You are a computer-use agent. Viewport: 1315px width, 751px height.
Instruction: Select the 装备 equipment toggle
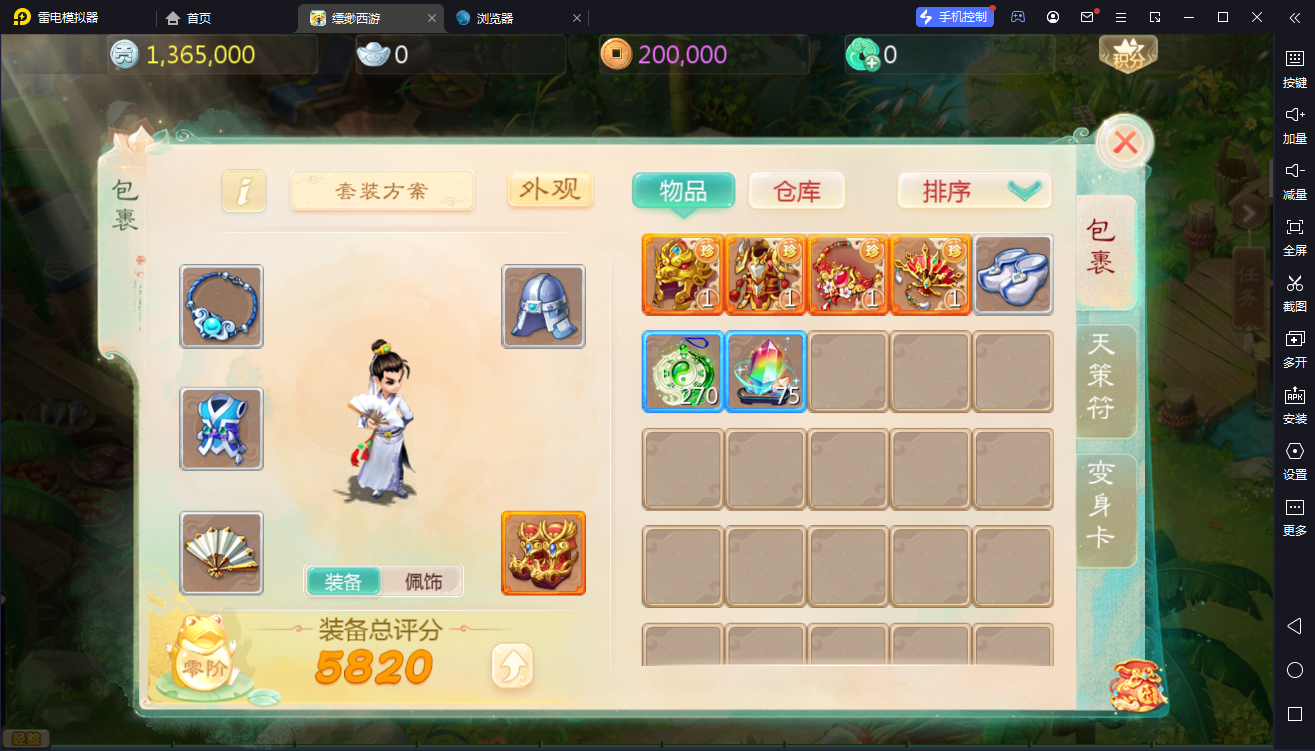click(343, 581)
